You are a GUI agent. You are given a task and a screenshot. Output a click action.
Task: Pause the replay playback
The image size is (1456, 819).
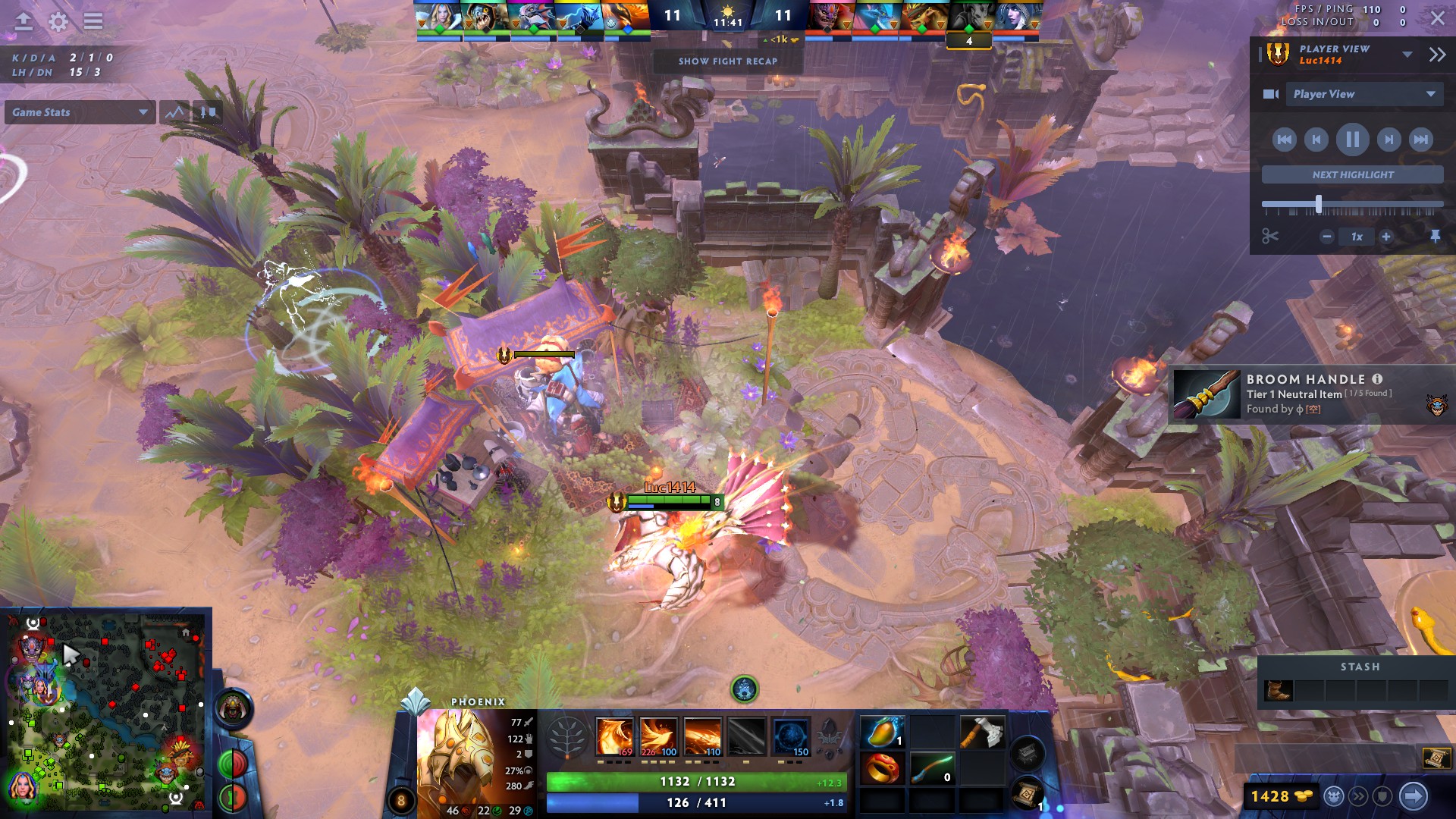(x=1353, y=140)
